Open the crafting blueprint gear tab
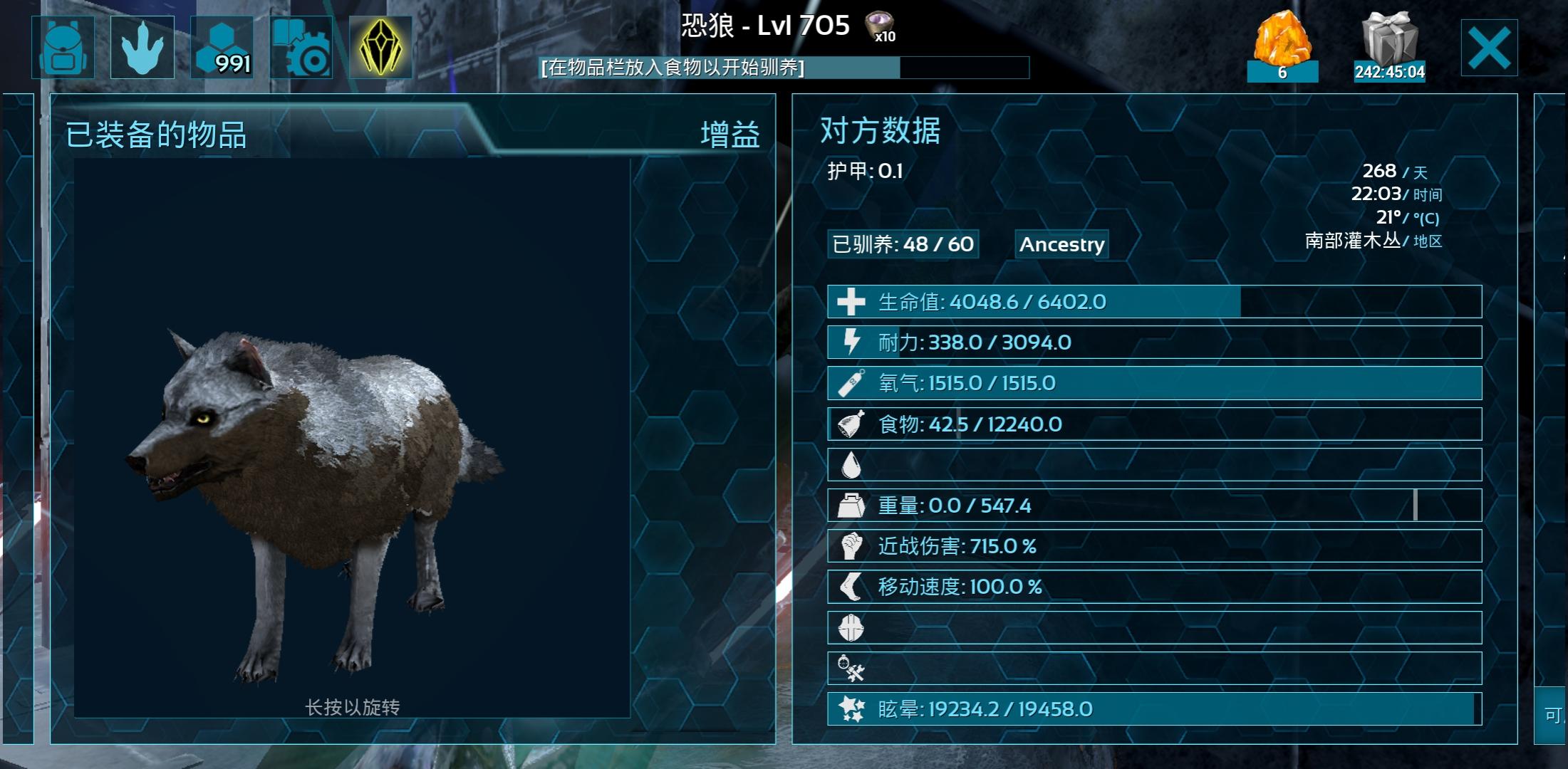 301,47
